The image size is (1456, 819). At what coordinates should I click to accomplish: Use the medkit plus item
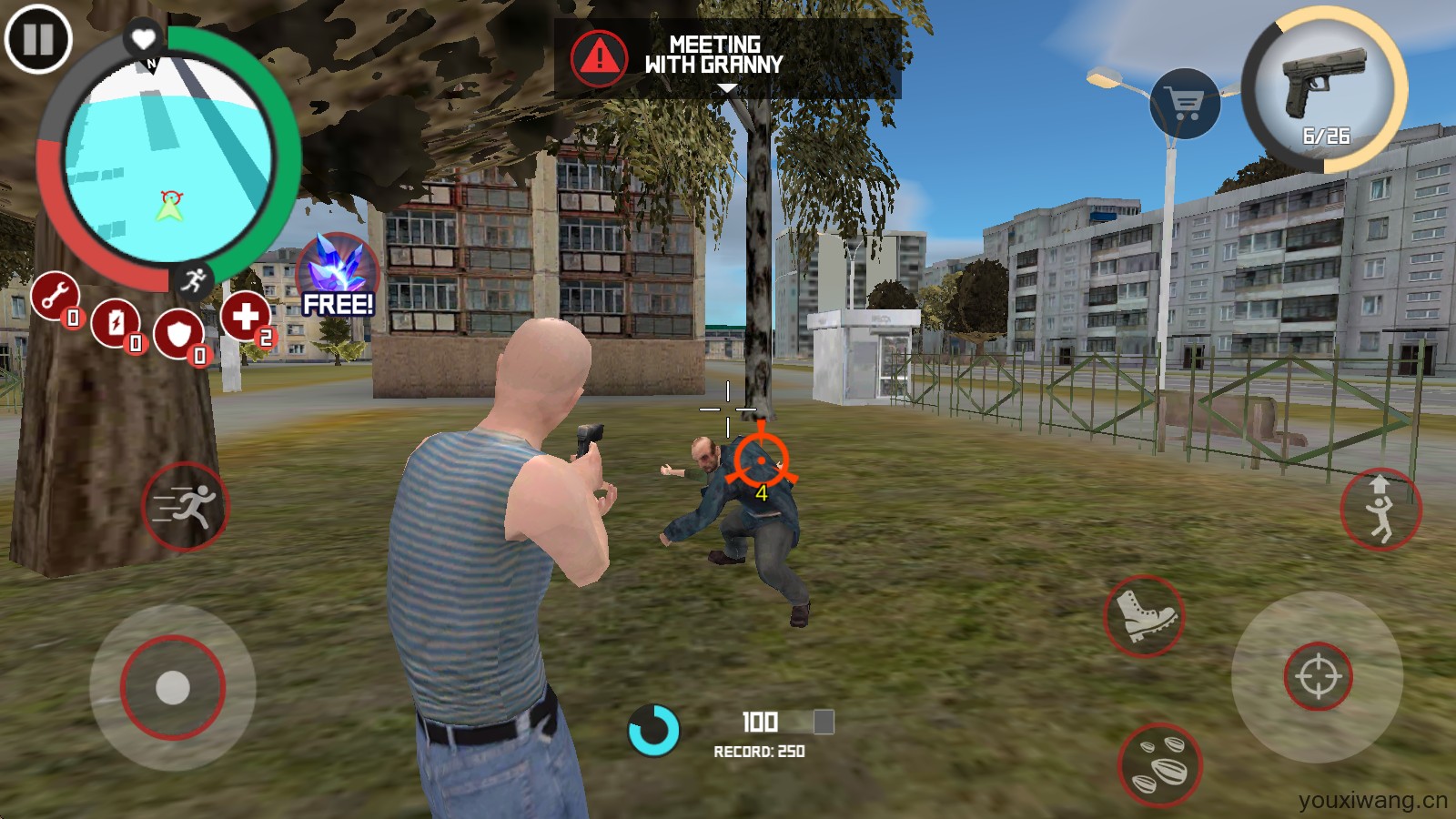coord(245,316)
